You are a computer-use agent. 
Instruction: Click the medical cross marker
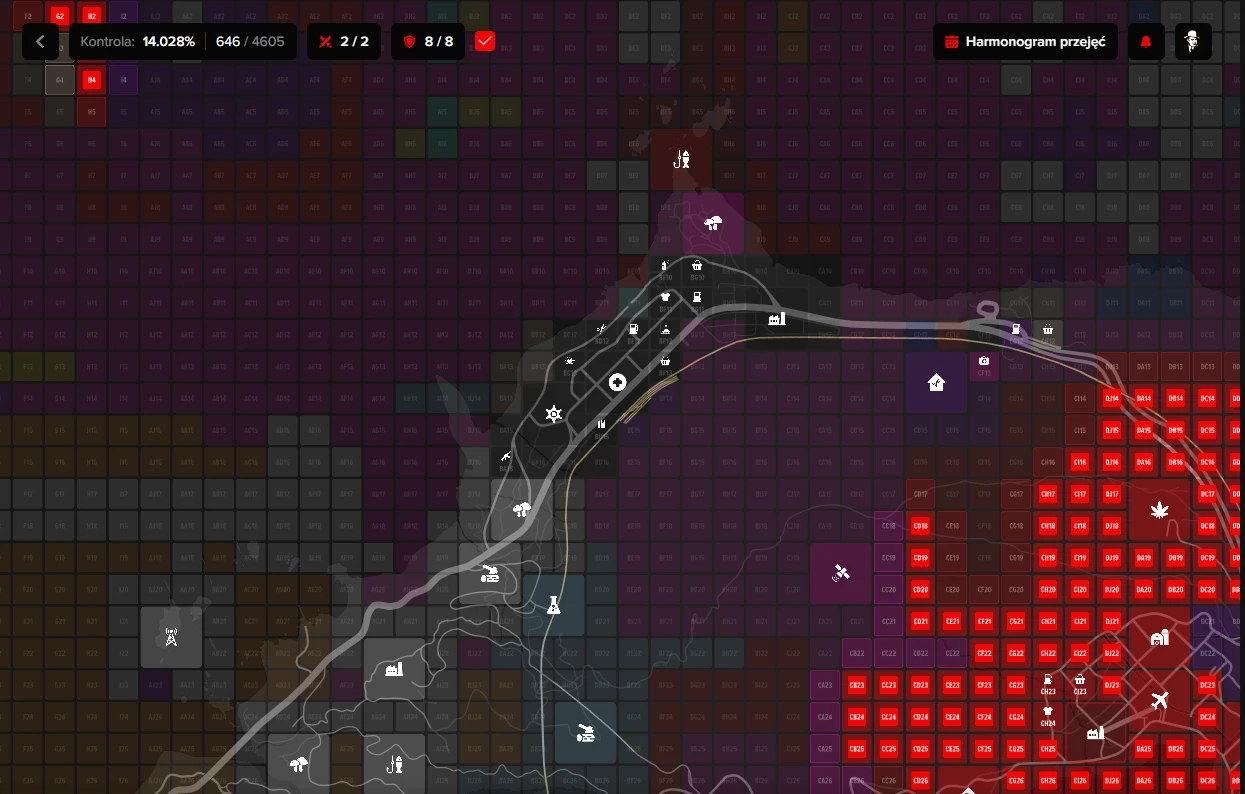(618, 382)
